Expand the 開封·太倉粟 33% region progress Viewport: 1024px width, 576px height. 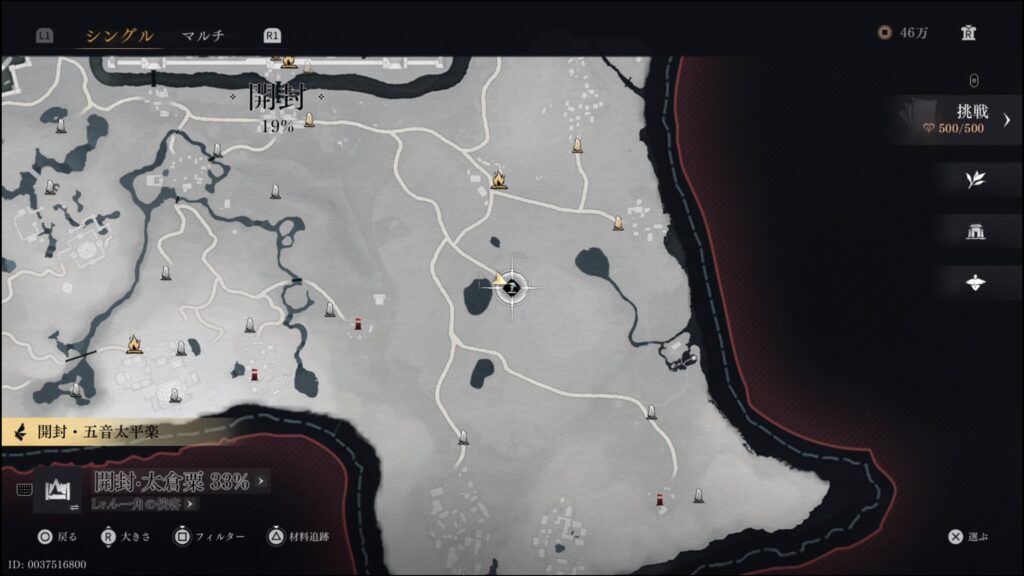(180, 482)
